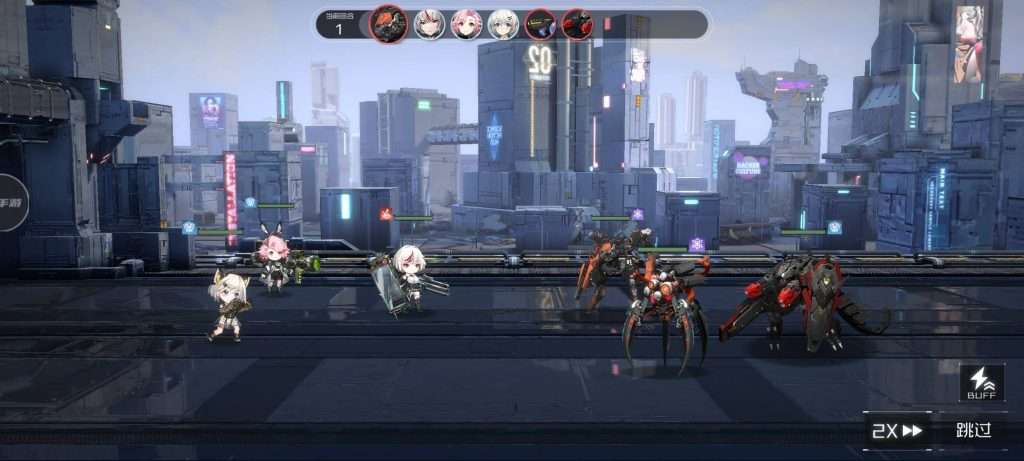The width and height of the screenshot is (1024, 461).
Task: Open the BUFF lightning icon panel
Action: (981, 383)
